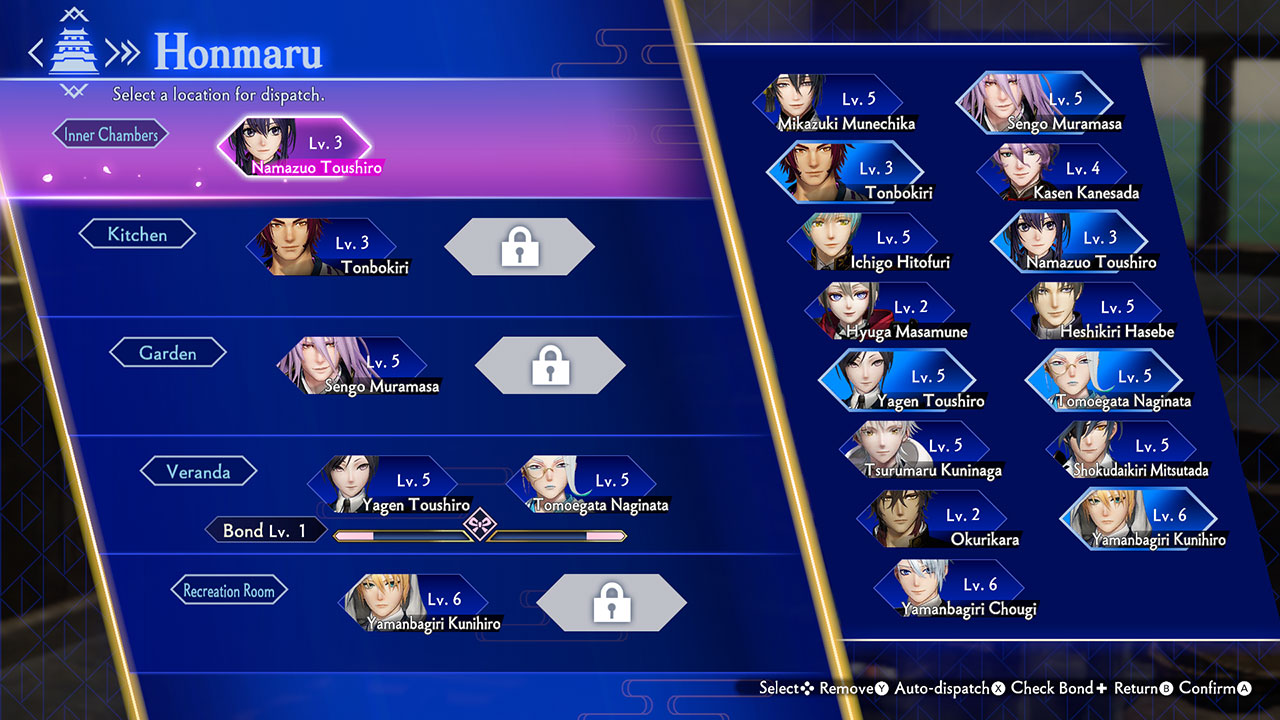Pick Hyuga Masamune from the list

[883, 314]
